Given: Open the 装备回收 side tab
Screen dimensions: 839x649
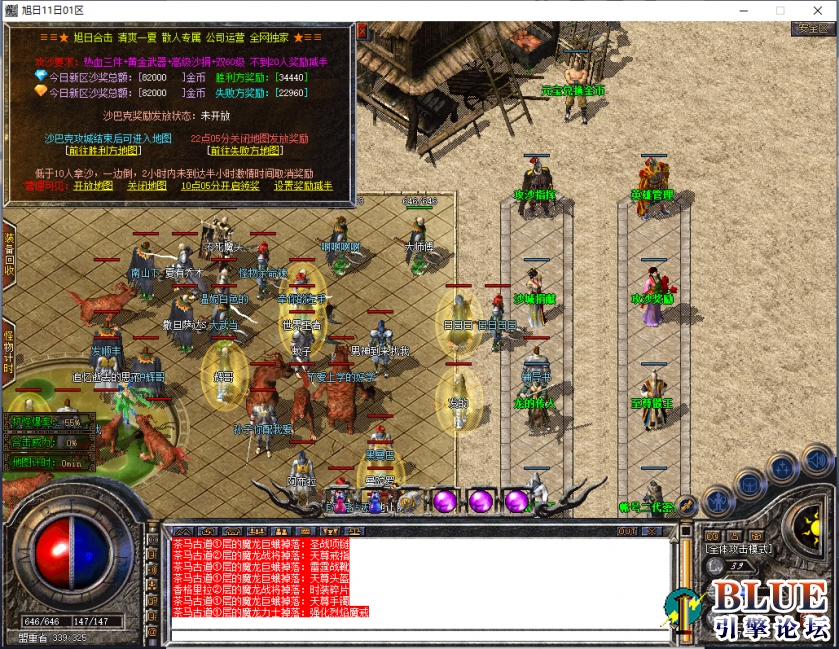Looking at the screenshot, I should pyautogui.click(x=8, y=255).
